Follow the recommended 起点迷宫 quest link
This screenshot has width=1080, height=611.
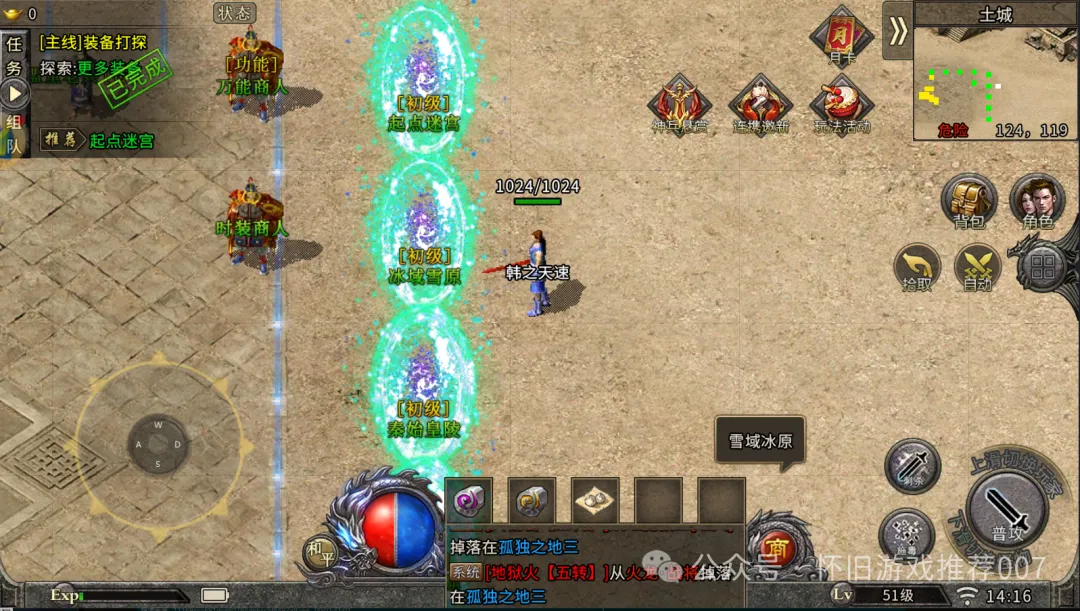point(122,141)
